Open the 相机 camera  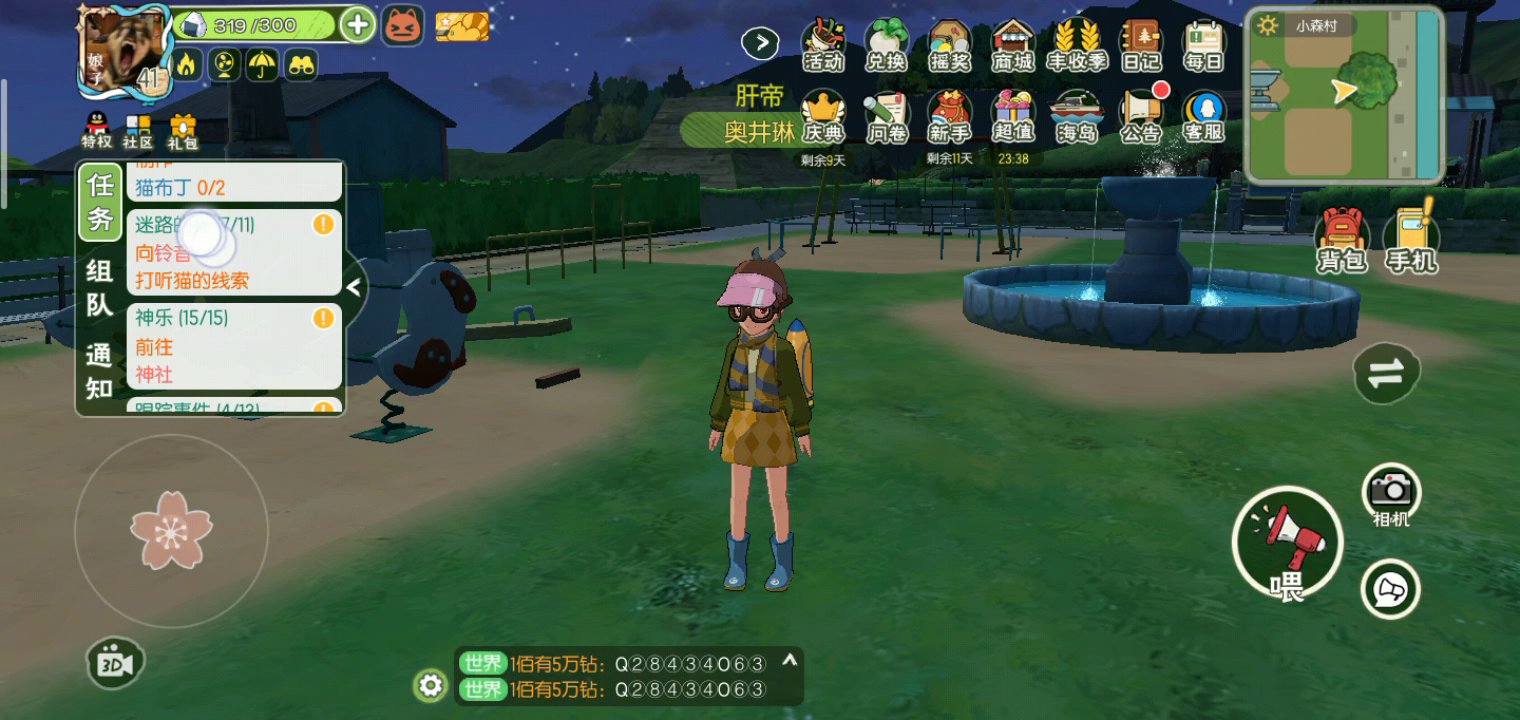[1391, 493]
